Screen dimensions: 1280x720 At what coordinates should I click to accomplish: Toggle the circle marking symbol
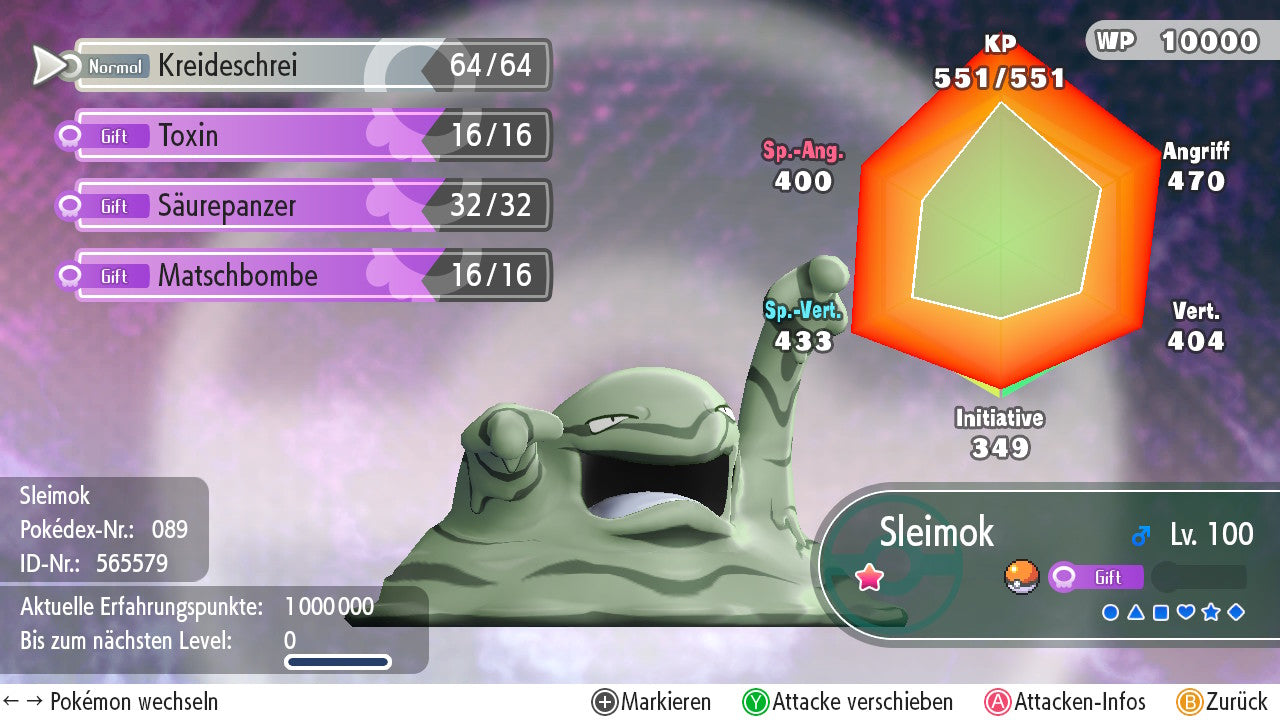click(x=1110, y=612)
